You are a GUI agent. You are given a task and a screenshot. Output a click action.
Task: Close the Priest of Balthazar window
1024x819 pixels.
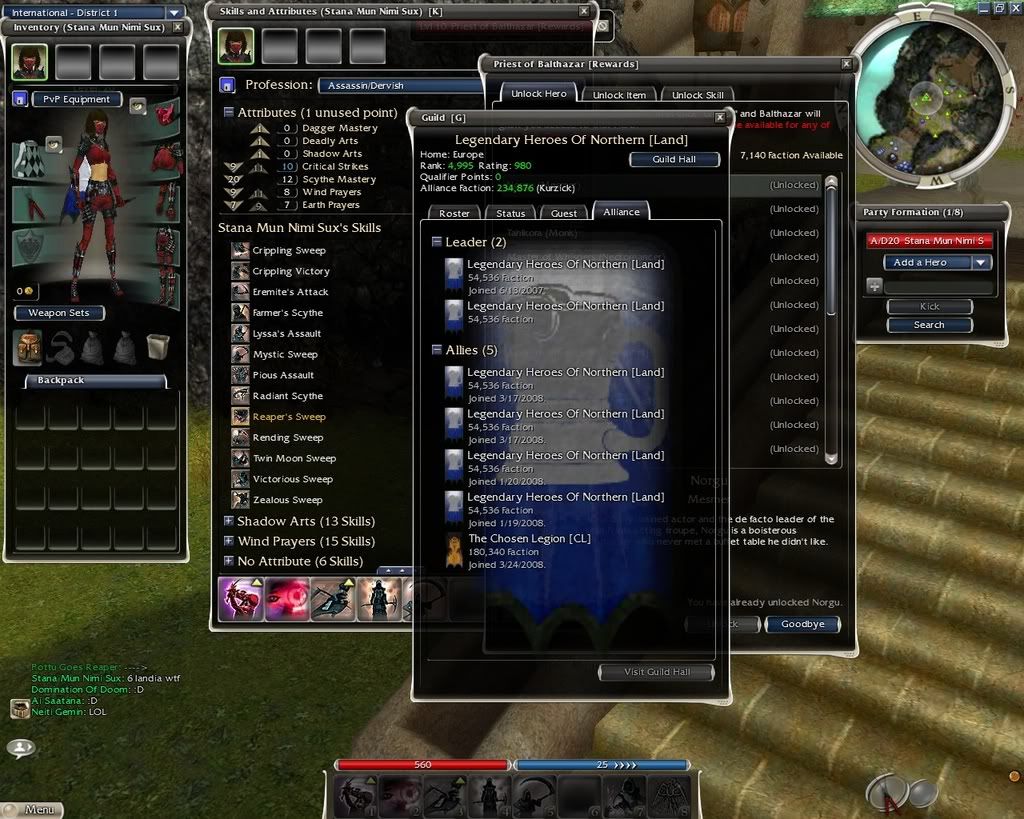click(x=846, y=64)
